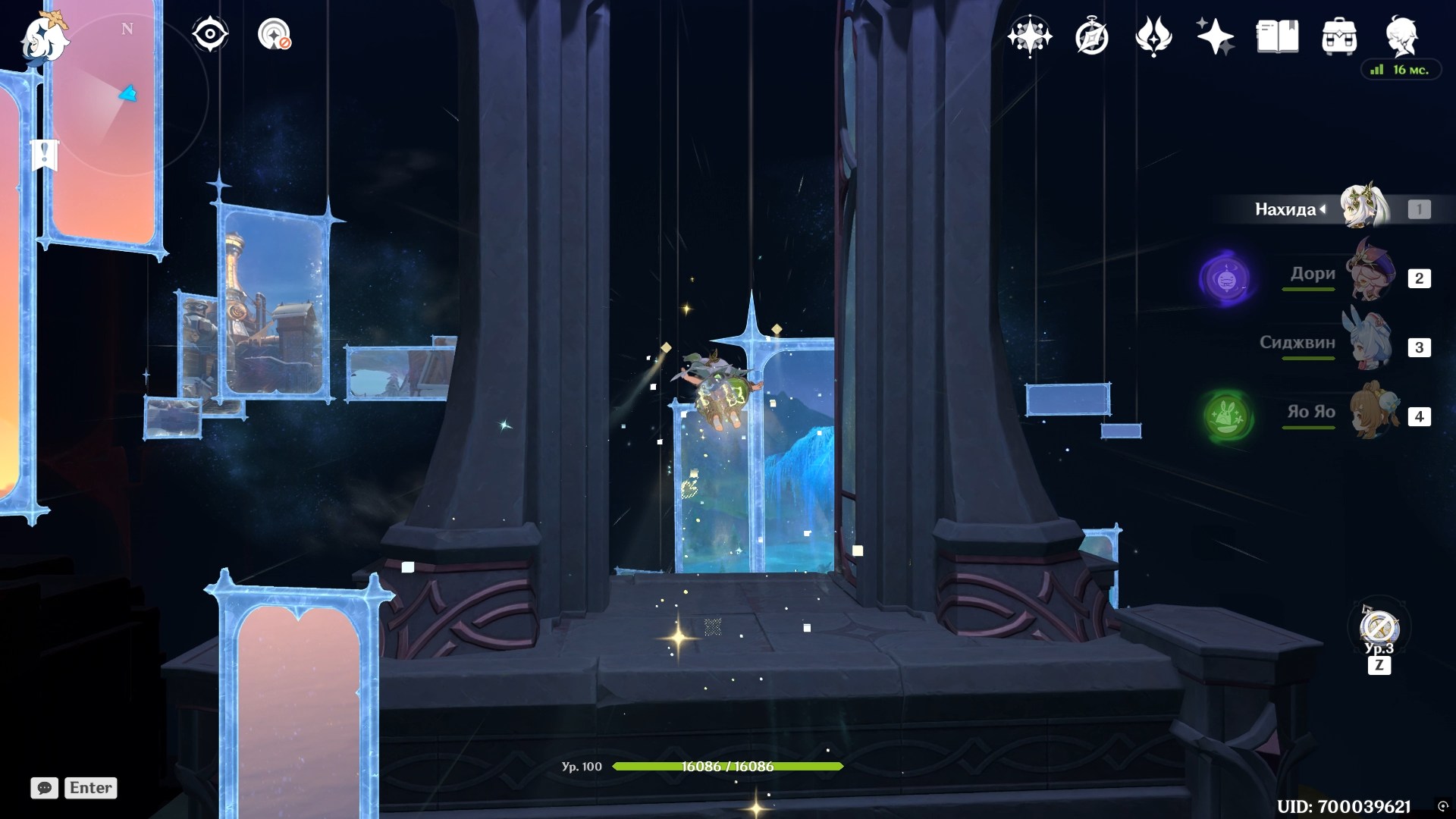
Task: Open the four-pointed star wish menu
Action: pyautogui.click(x=1029, y=36)
